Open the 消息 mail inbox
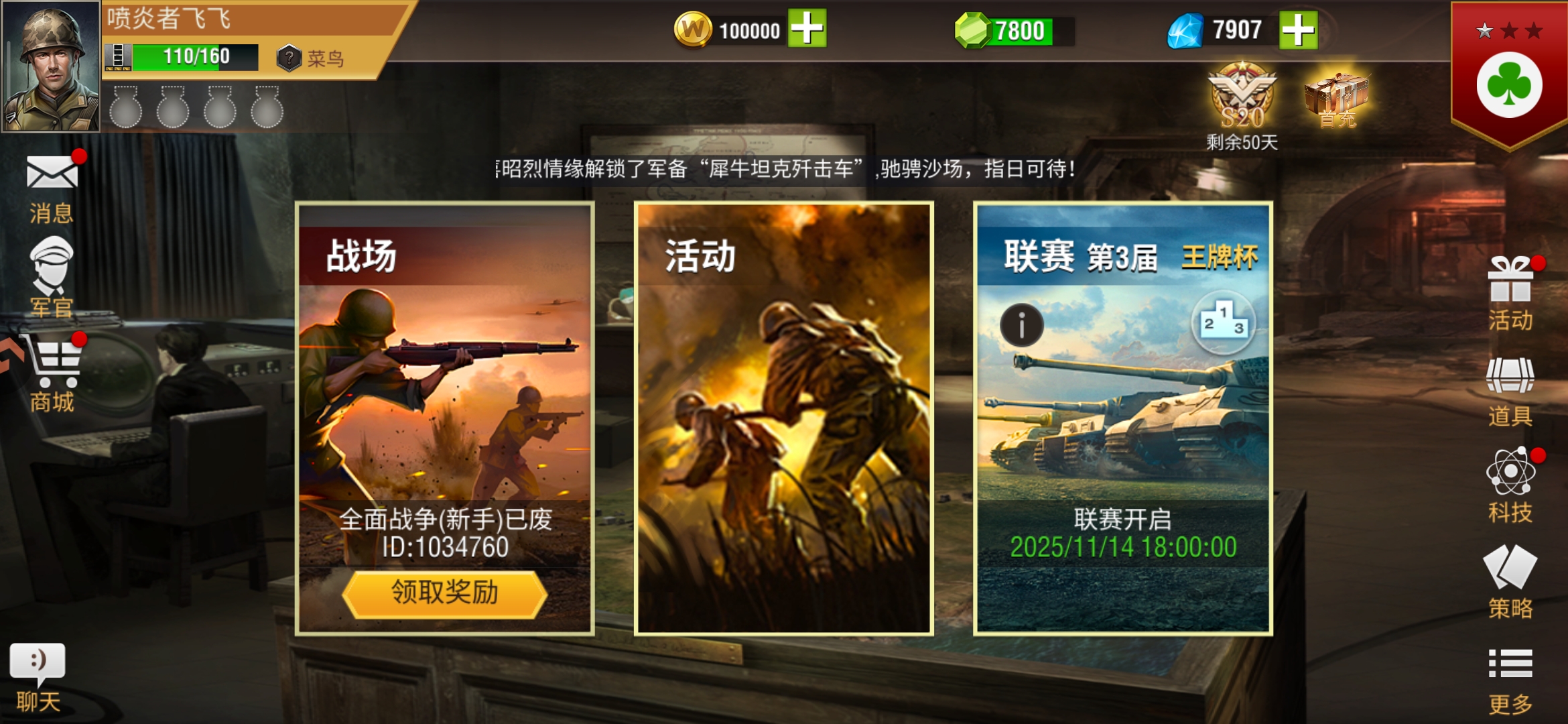Viewport: 1568px width, 724px height. [50, 181]
